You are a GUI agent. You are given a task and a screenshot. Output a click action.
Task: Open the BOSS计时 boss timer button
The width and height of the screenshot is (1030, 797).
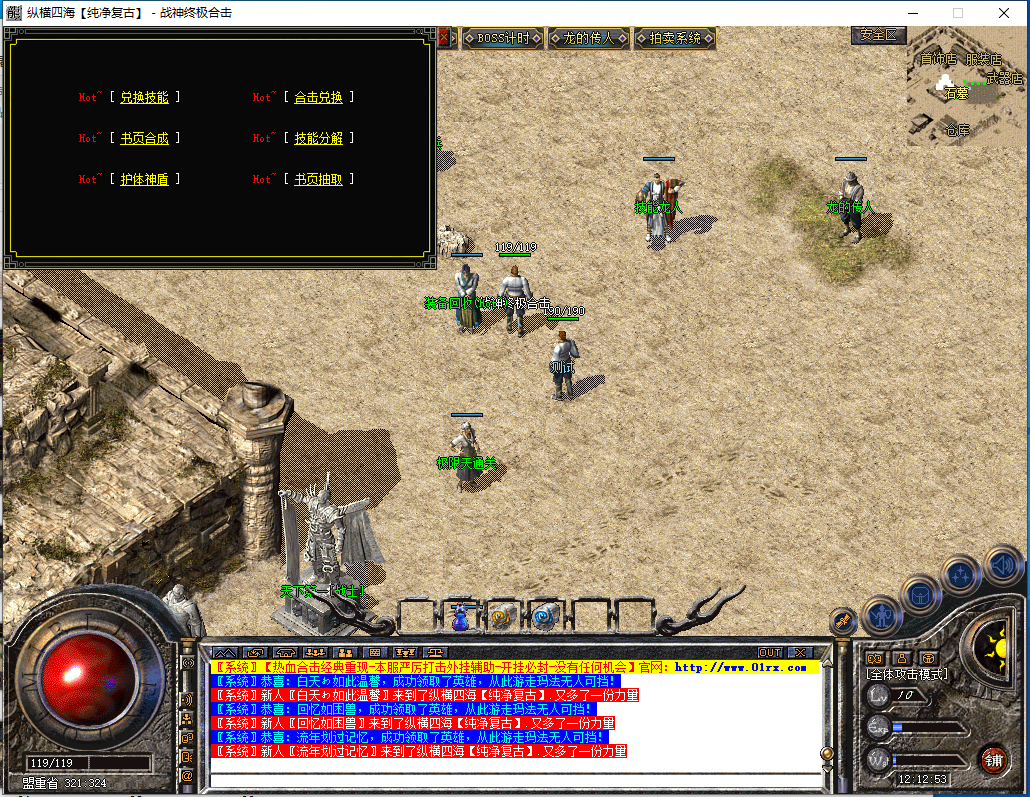click(x=502, y=38)
